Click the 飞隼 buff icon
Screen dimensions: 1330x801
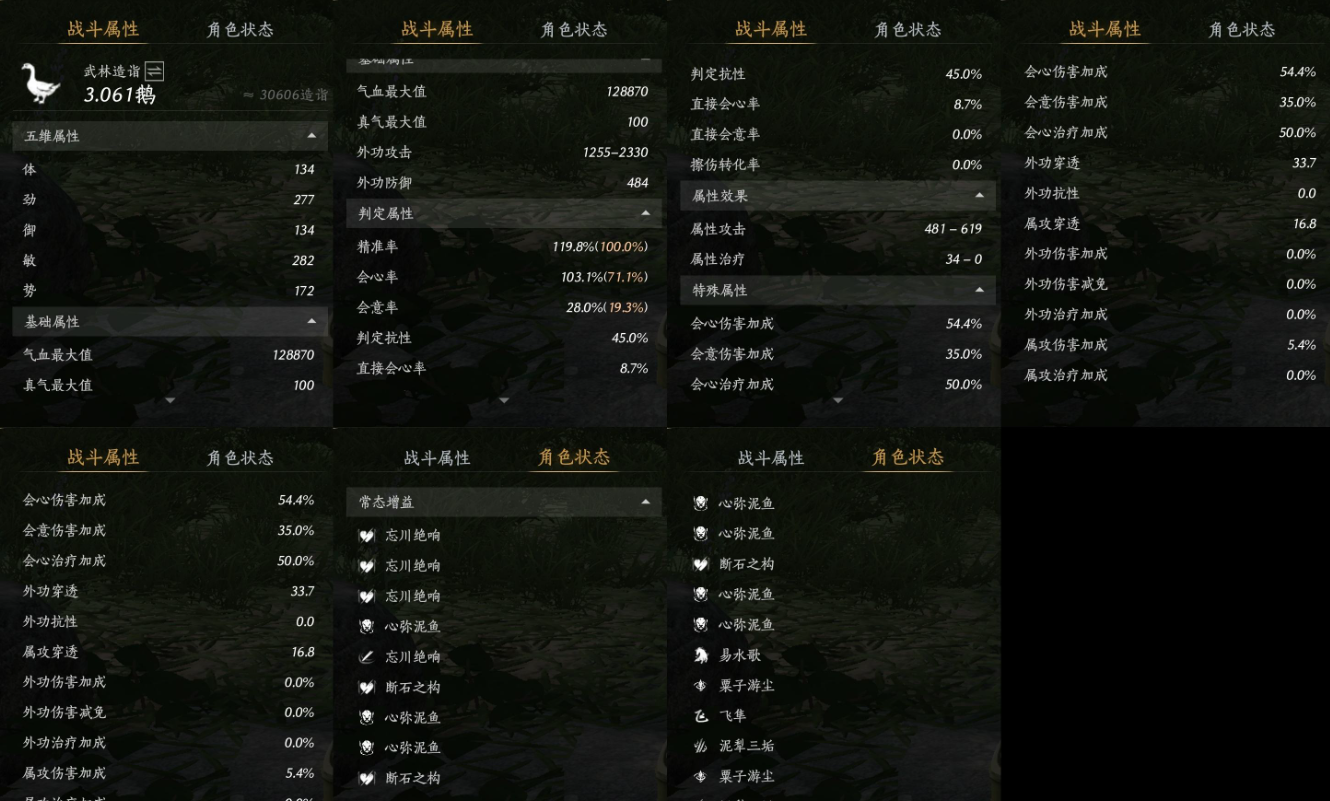pyautogui.click(x=701, y=714)
